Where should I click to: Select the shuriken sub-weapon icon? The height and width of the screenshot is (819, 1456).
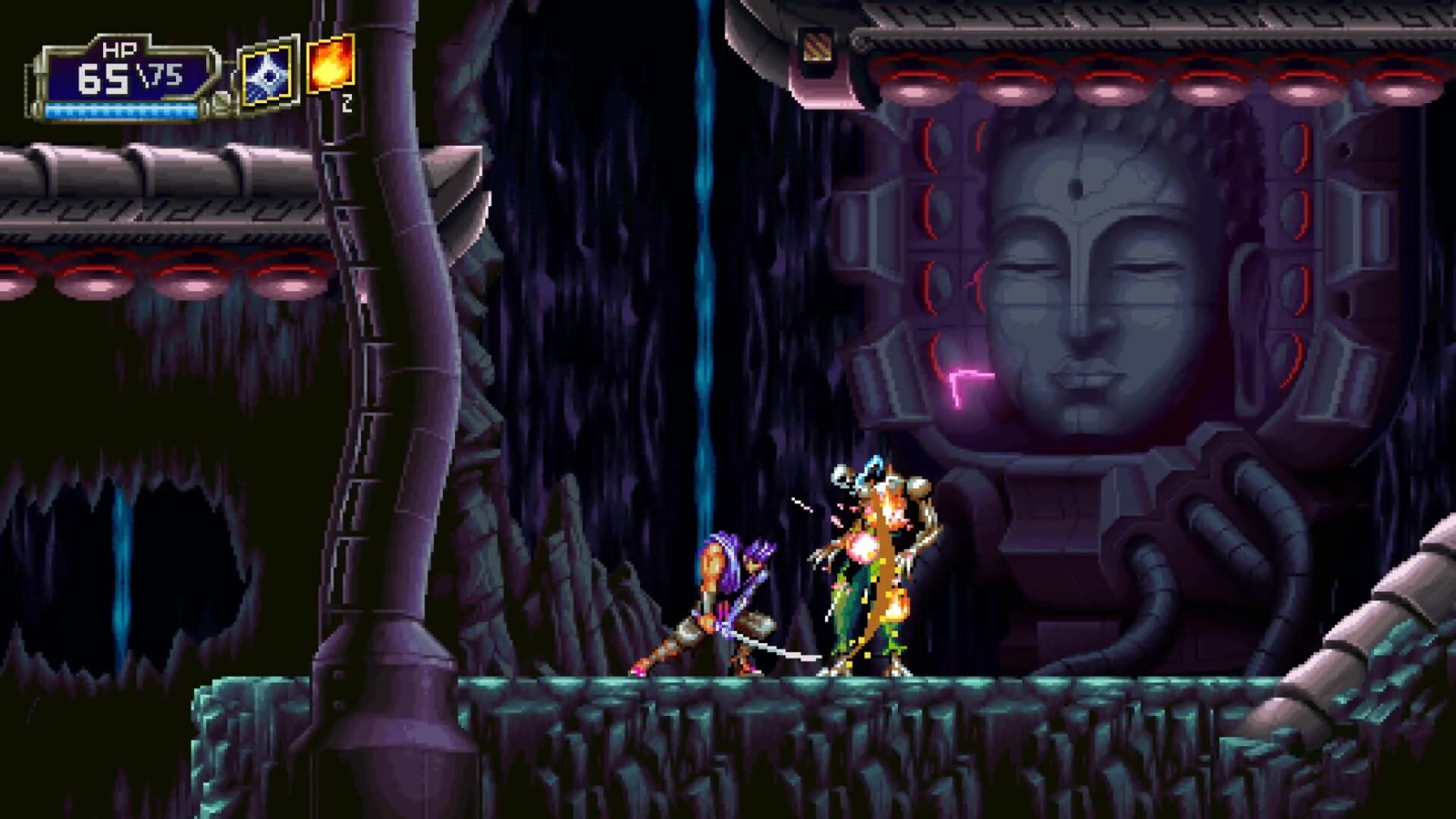pos(266,73)
